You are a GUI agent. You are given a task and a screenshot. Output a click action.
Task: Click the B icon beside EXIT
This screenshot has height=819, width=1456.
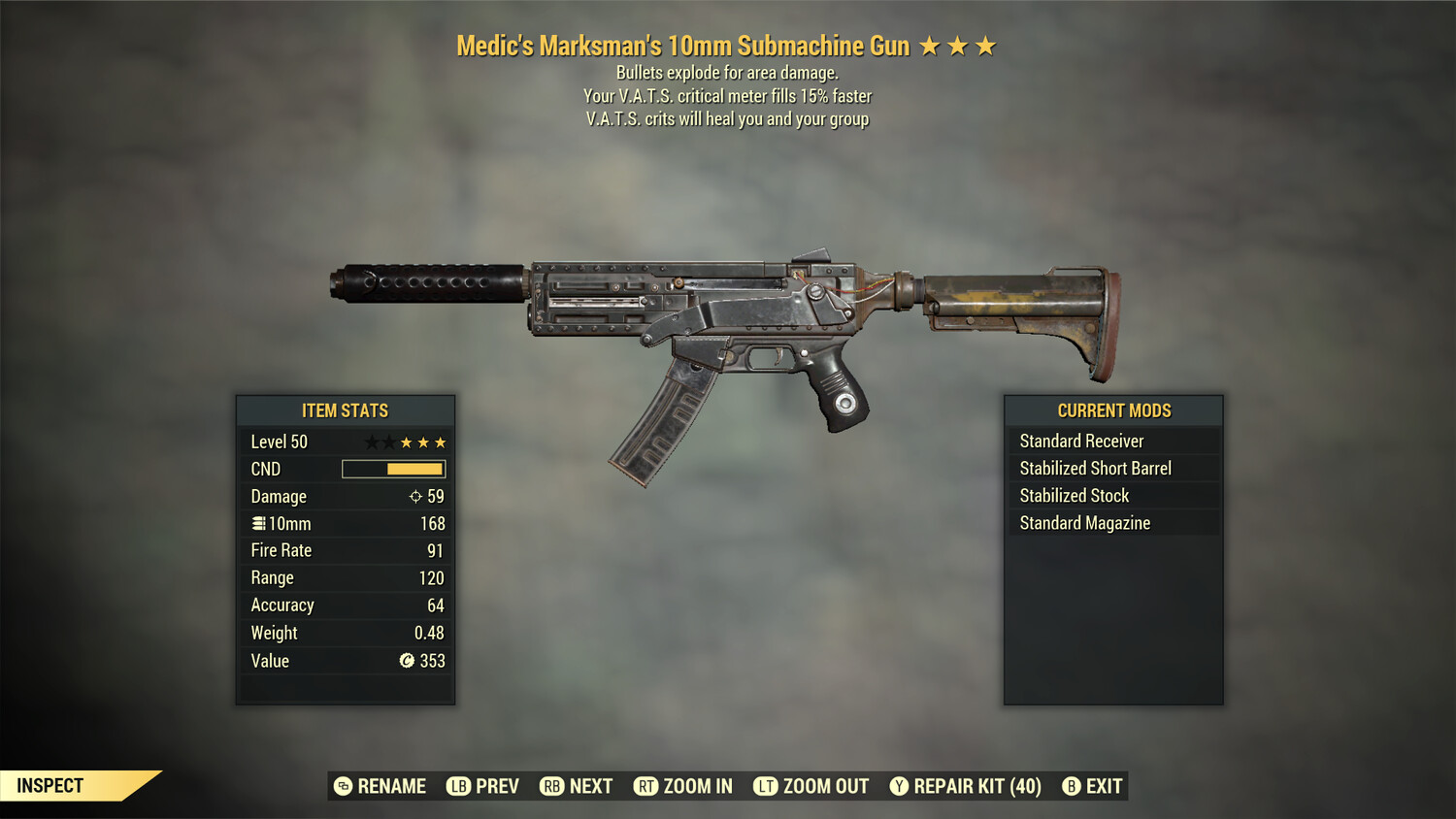1071,786
